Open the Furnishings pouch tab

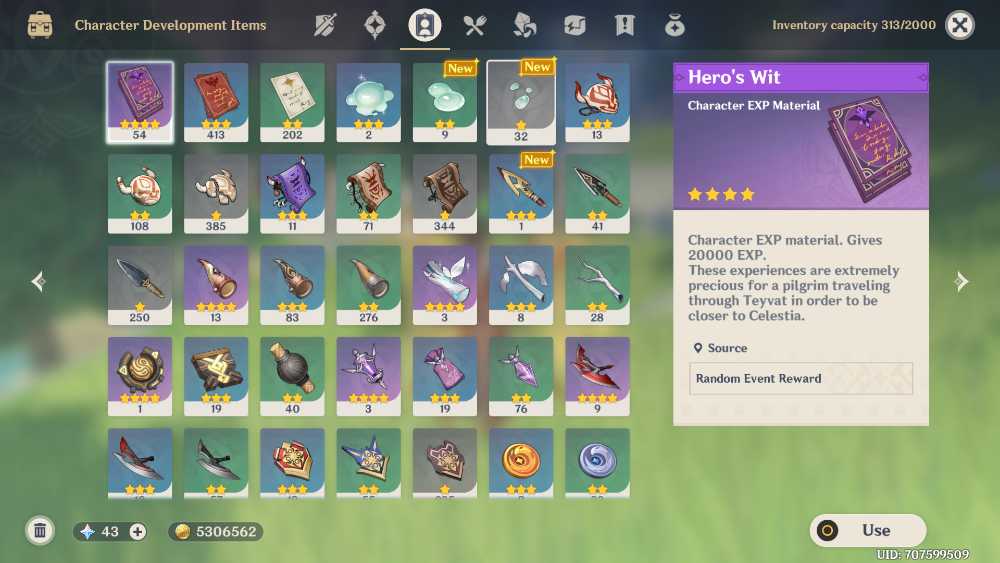pyautogui.click(x=675, y=25)
